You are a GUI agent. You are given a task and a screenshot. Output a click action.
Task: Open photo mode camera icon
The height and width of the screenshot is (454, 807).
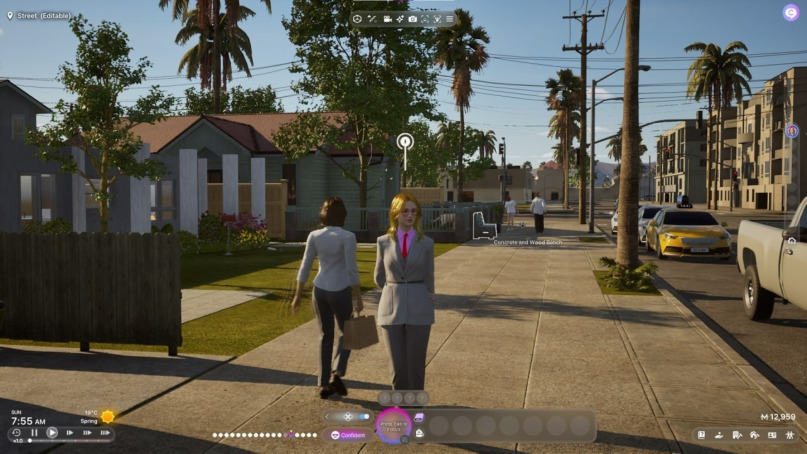click(x=412, y=19)
